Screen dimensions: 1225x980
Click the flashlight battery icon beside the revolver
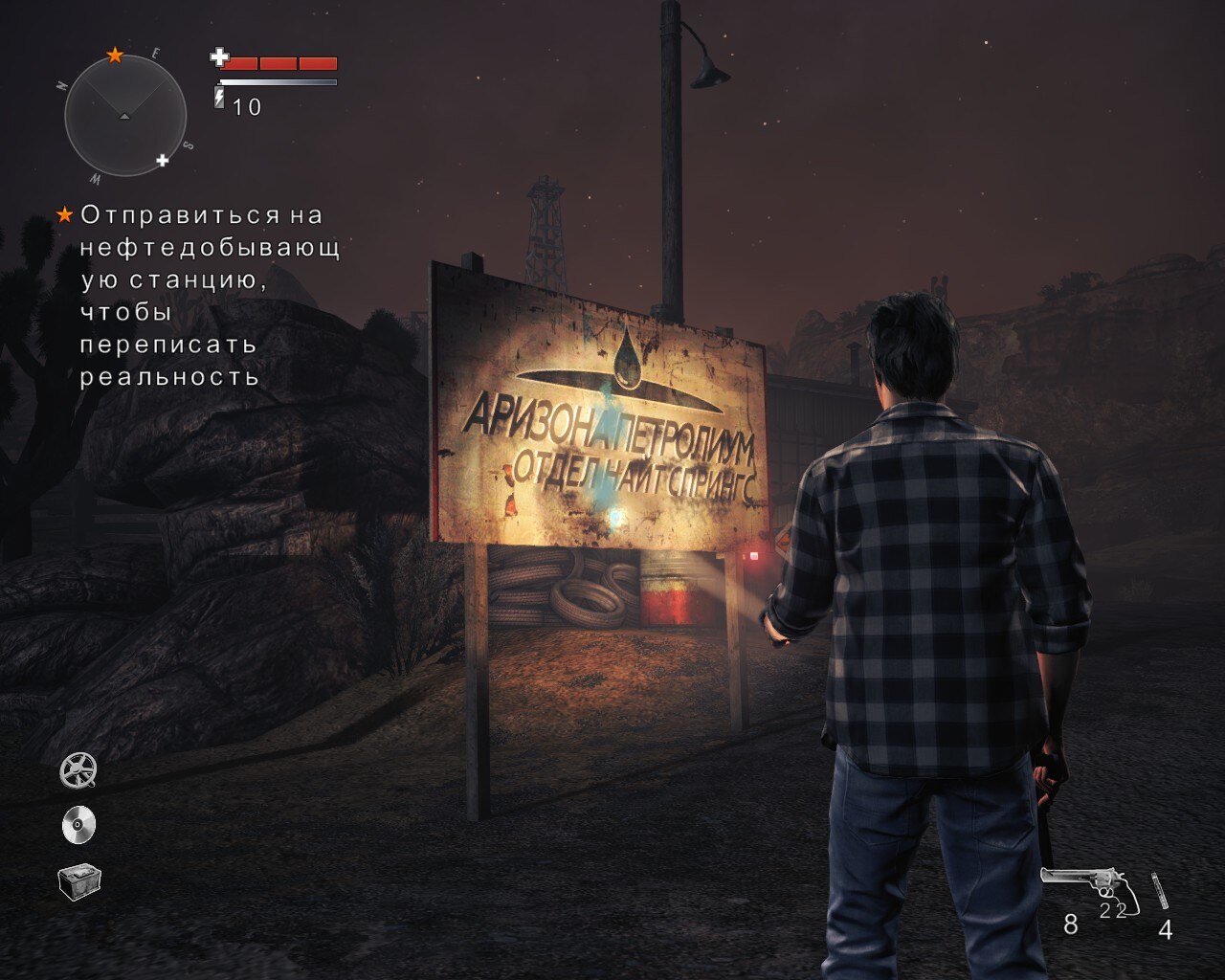(1160, 890)
